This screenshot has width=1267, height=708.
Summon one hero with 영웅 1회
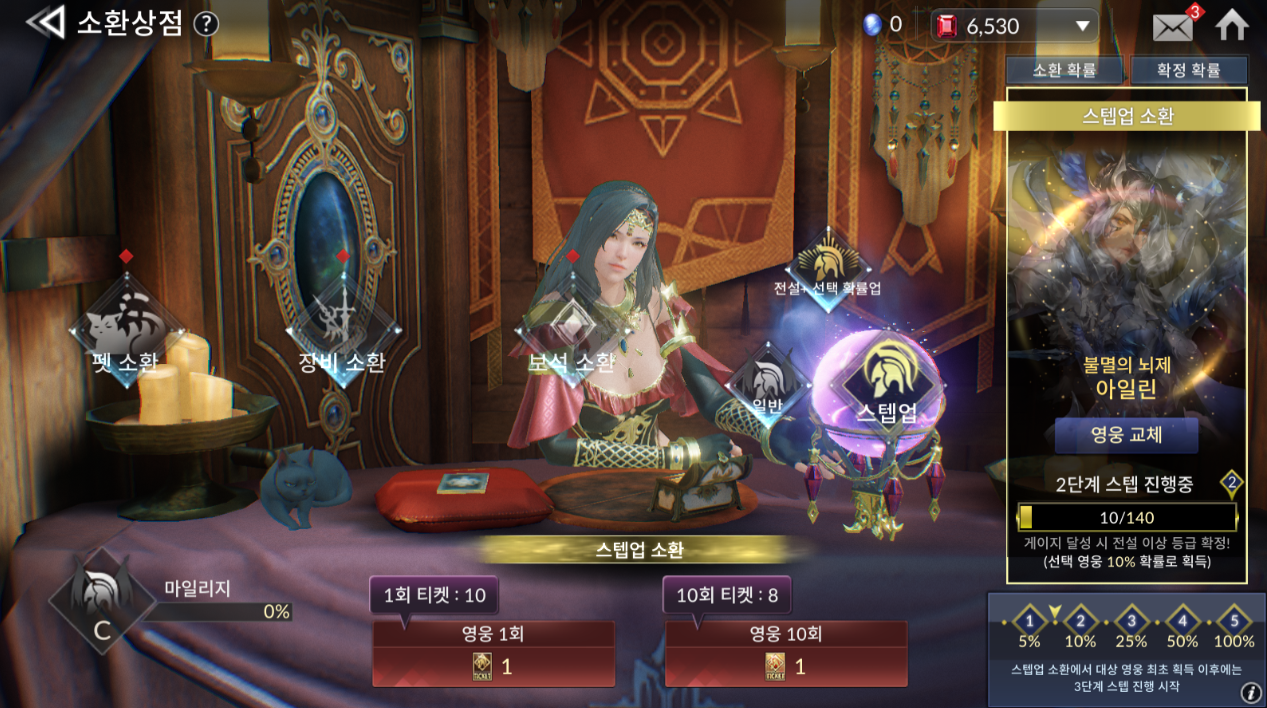pos(493,654)
